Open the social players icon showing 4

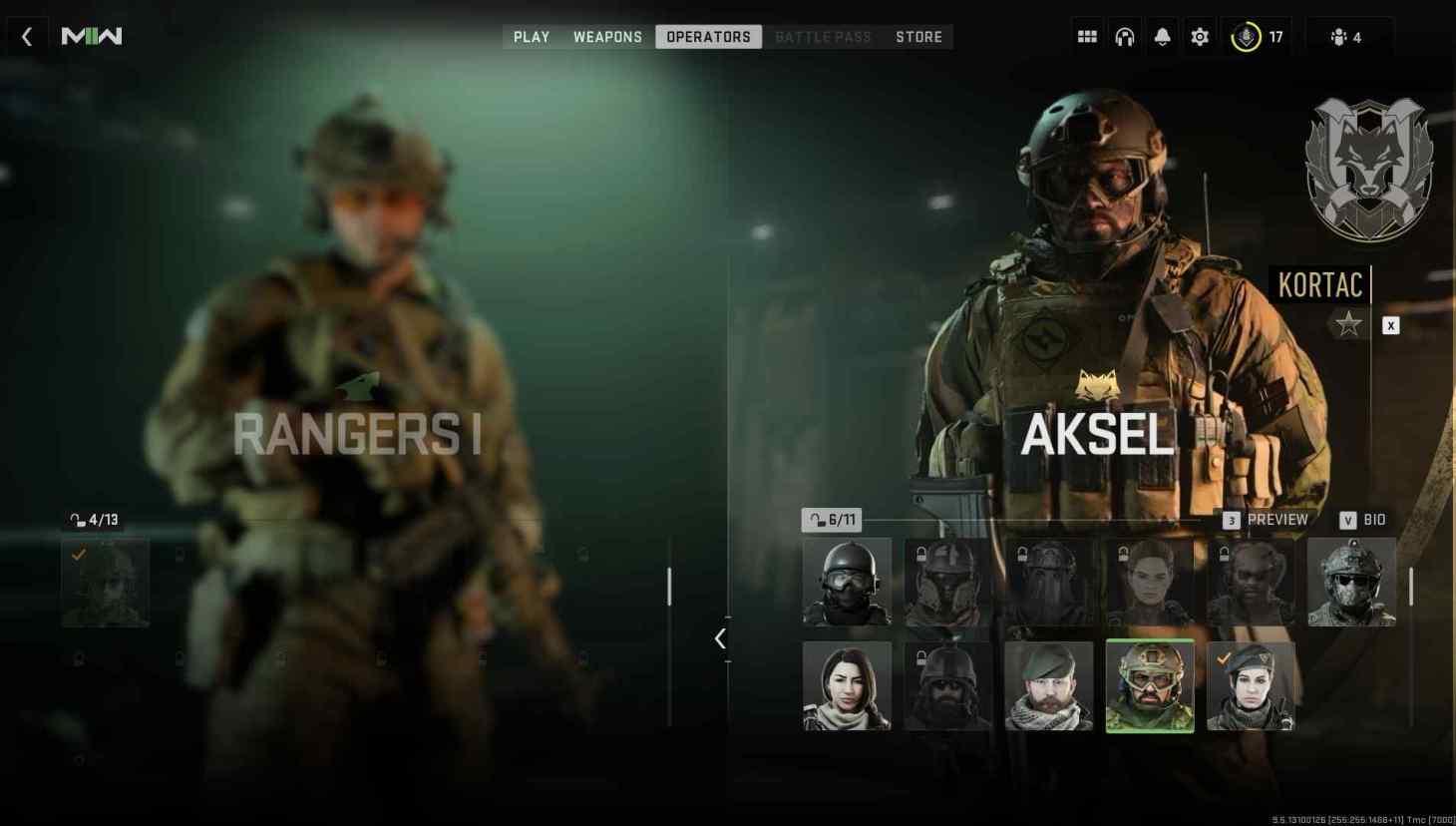click(x=1337, y=36)
